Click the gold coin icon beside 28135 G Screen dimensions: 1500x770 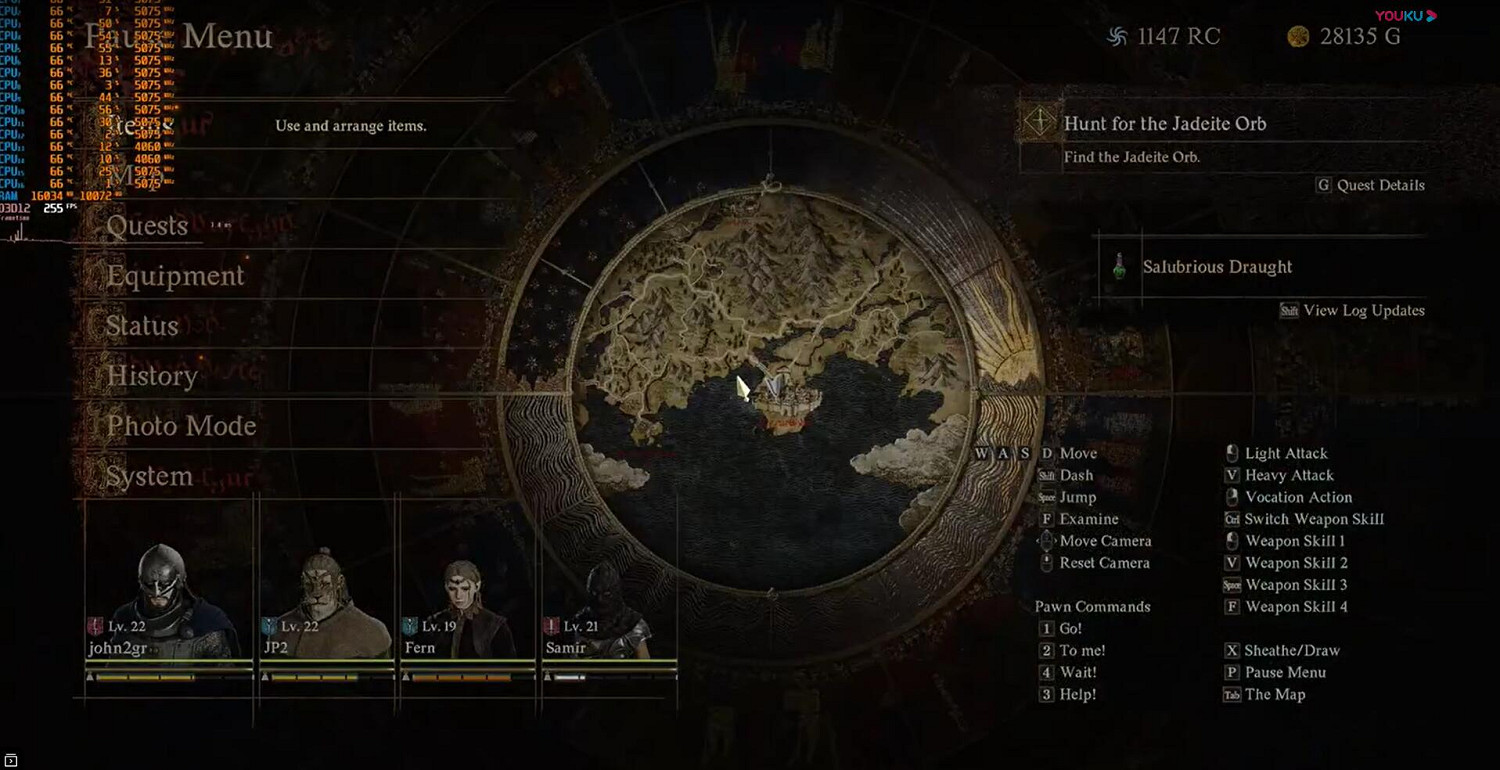coord(1300,36)
